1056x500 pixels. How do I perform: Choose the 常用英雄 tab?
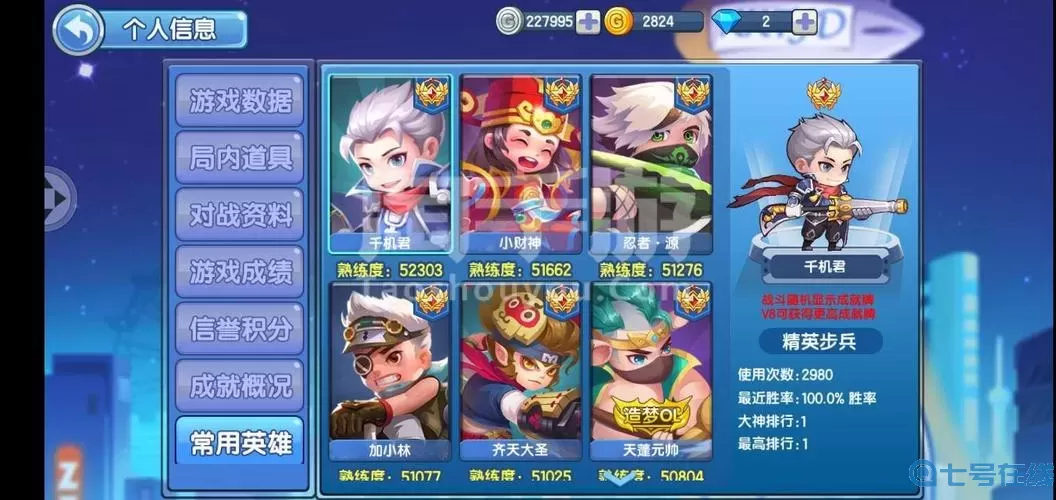click(x=240, y=440)
